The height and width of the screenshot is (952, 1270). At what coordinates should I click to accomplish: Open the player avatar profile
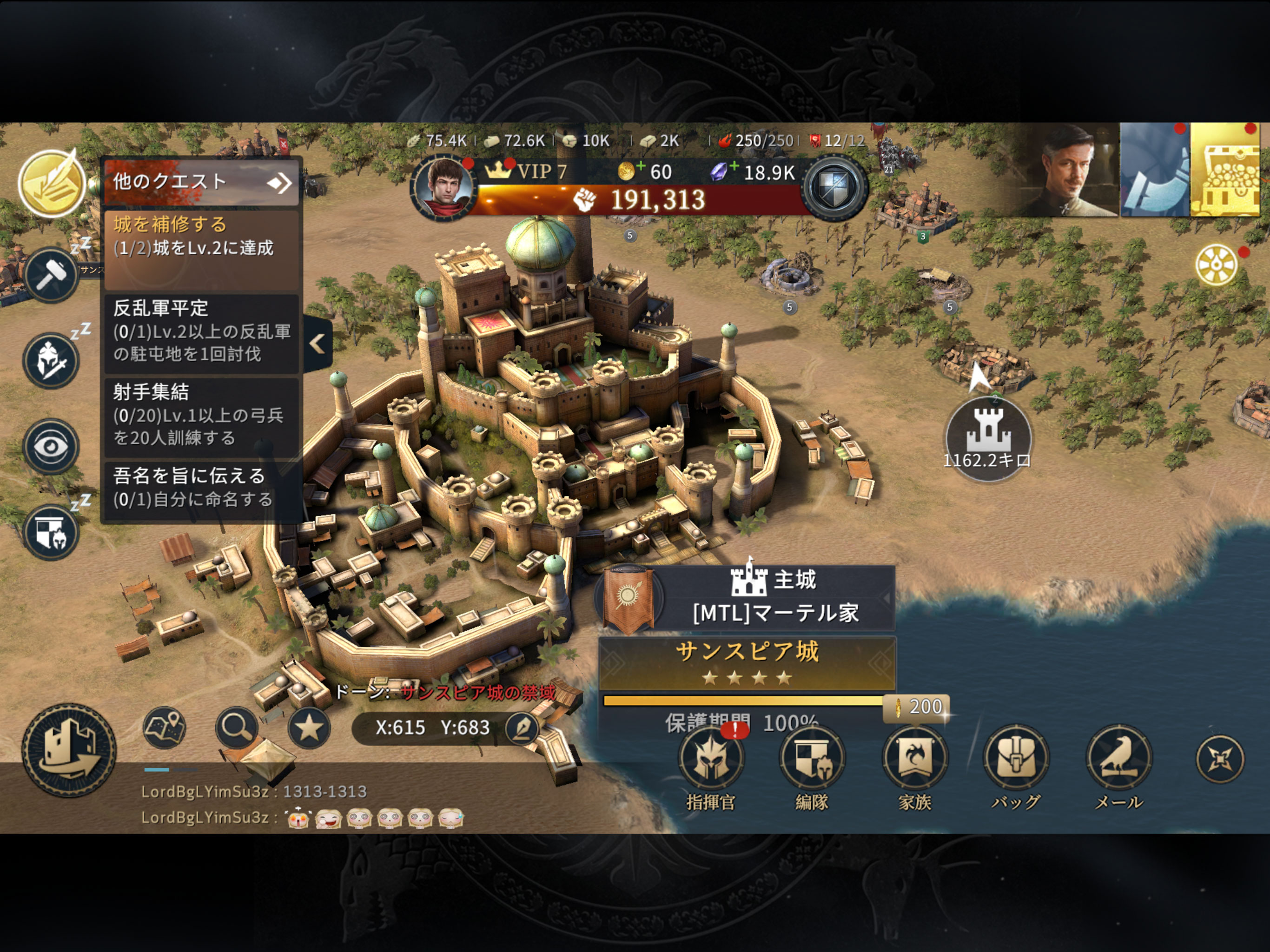pyautogui.click(x=444, y=187)
